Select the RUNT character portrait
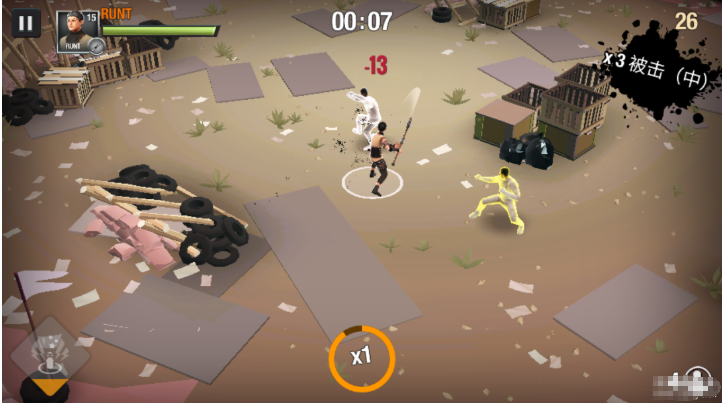The width and height of the screenshot is (723, 403). 74,30
